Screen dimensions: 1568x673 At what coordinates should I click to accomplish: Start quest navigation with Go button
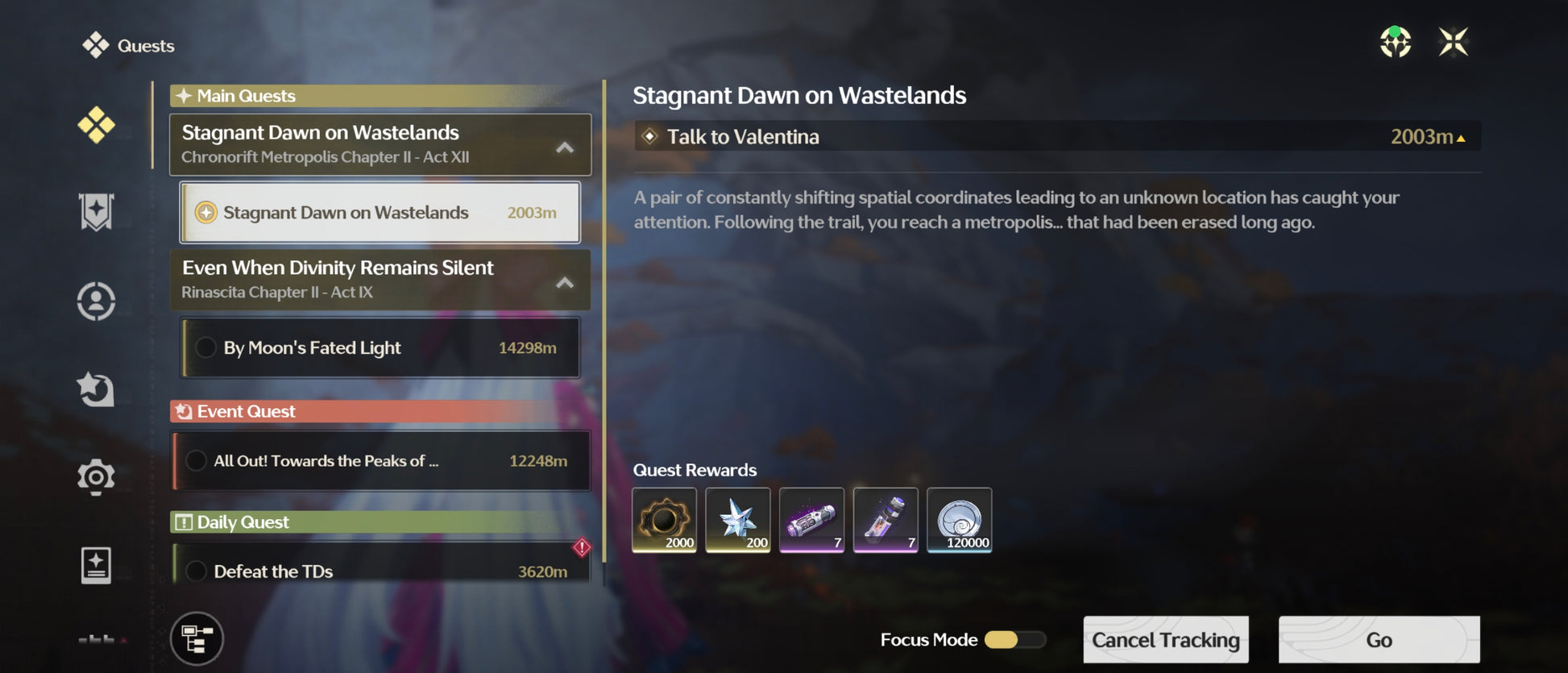point(1379,640)
